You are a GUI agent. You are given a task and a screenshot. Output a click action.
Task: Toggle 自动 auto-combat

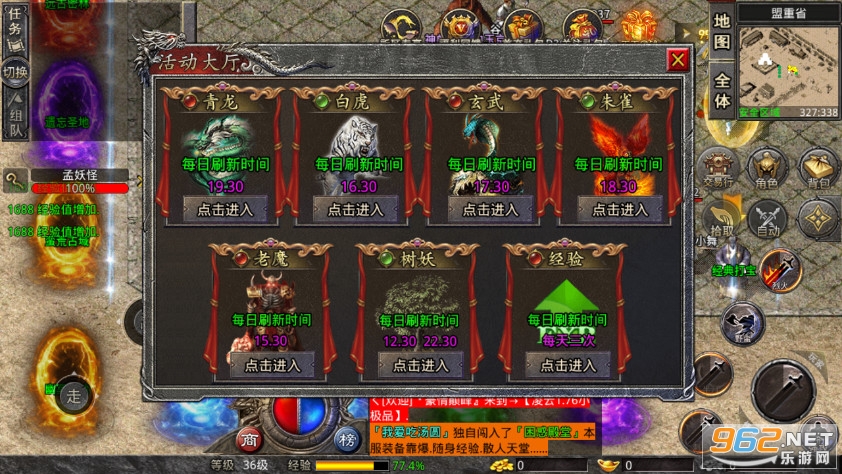click(767, 217)
